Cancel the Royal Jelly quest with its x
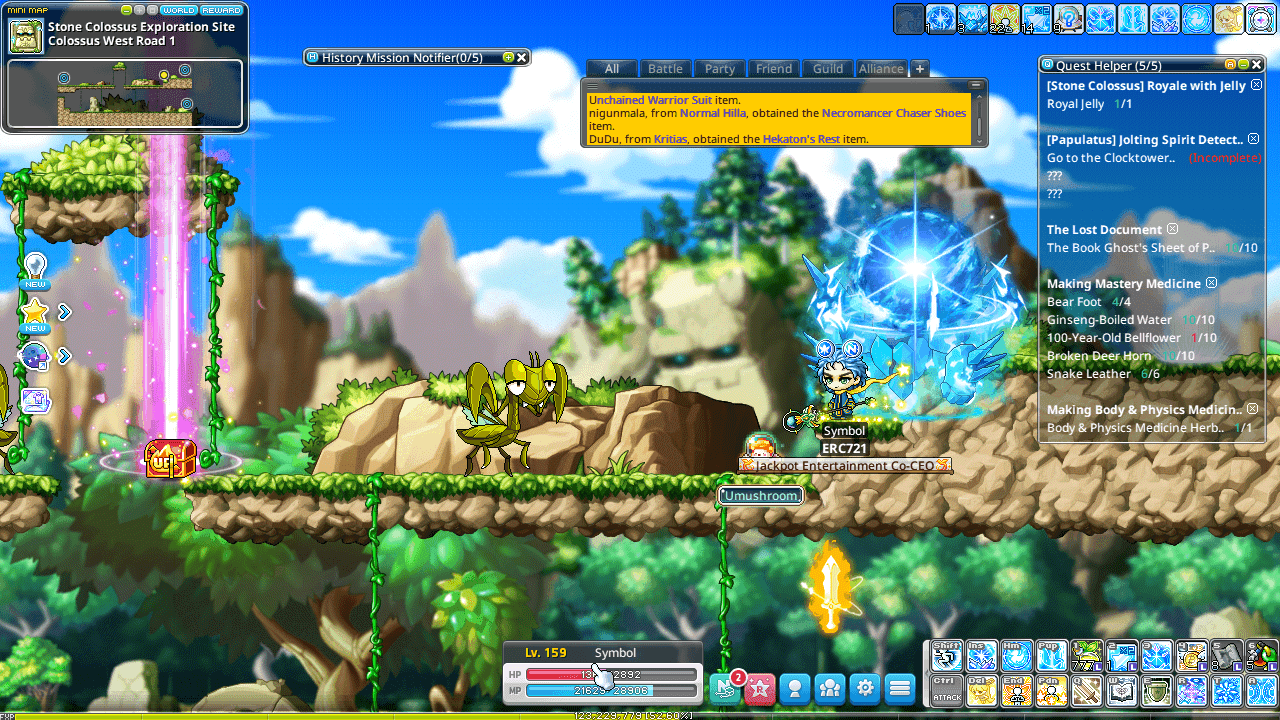1280x720 pixels. point(1254,85)
